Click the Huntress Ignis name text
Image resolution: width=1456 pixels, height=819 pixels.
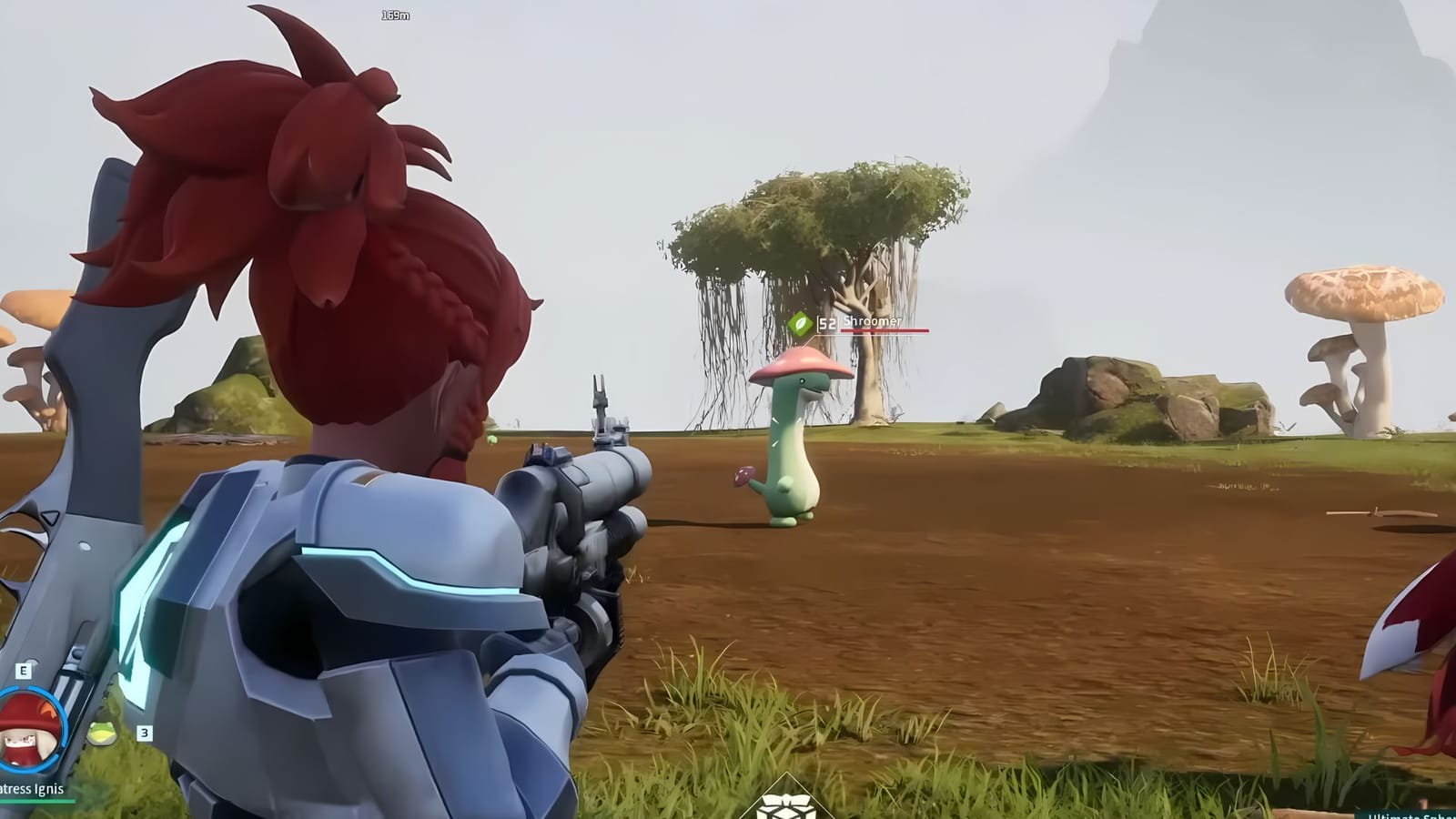(29, 788)
